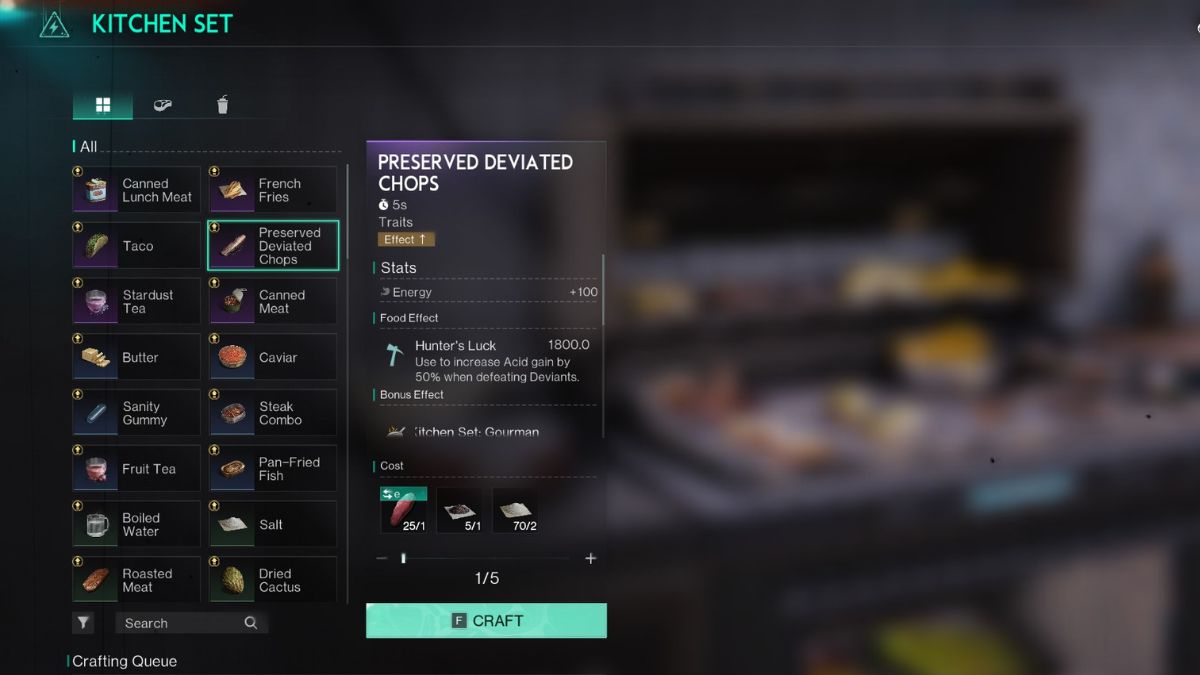Open the Sanity Gummy recipe
1200x675 pixels.
click(137, 413)
